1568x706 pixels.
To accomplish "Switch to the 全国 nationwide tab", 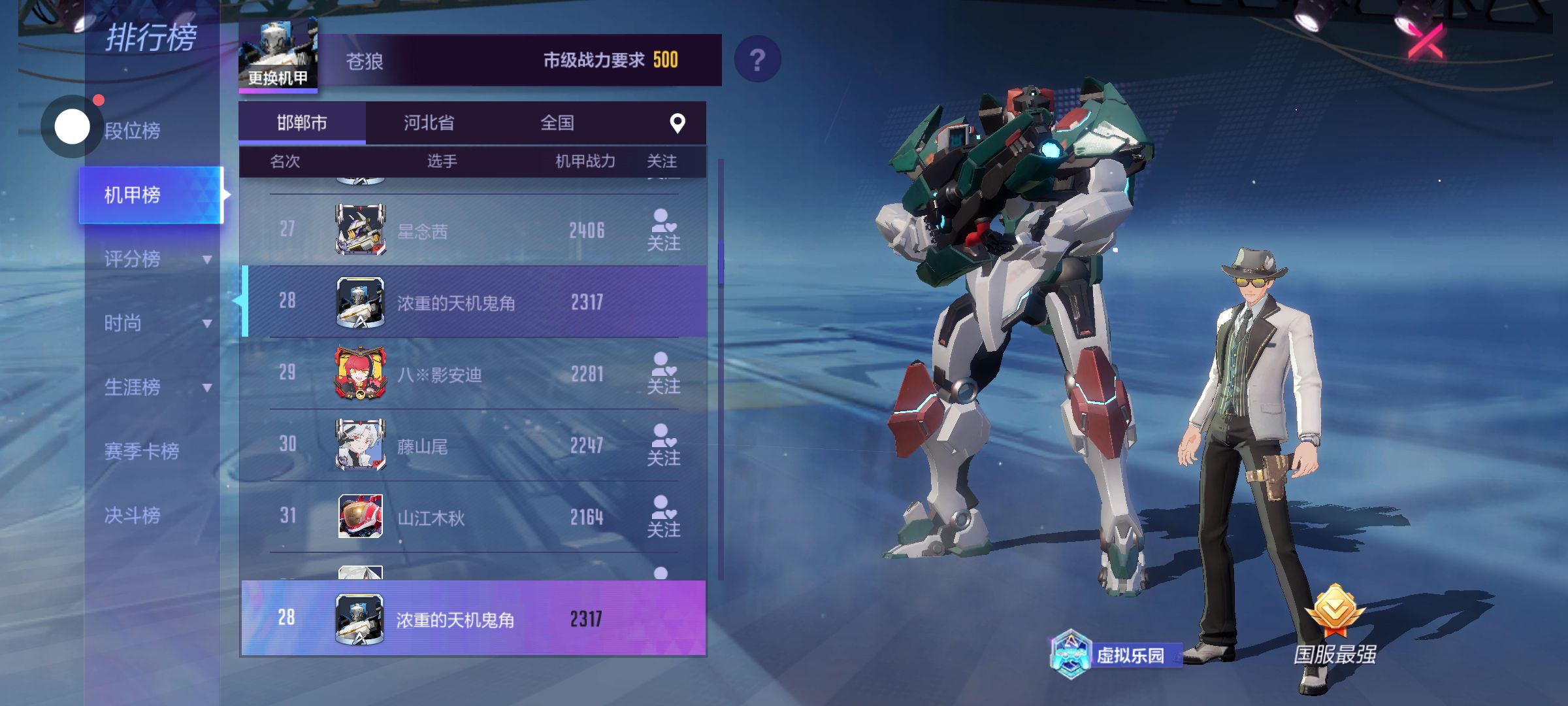I will [x=557, y=123].
